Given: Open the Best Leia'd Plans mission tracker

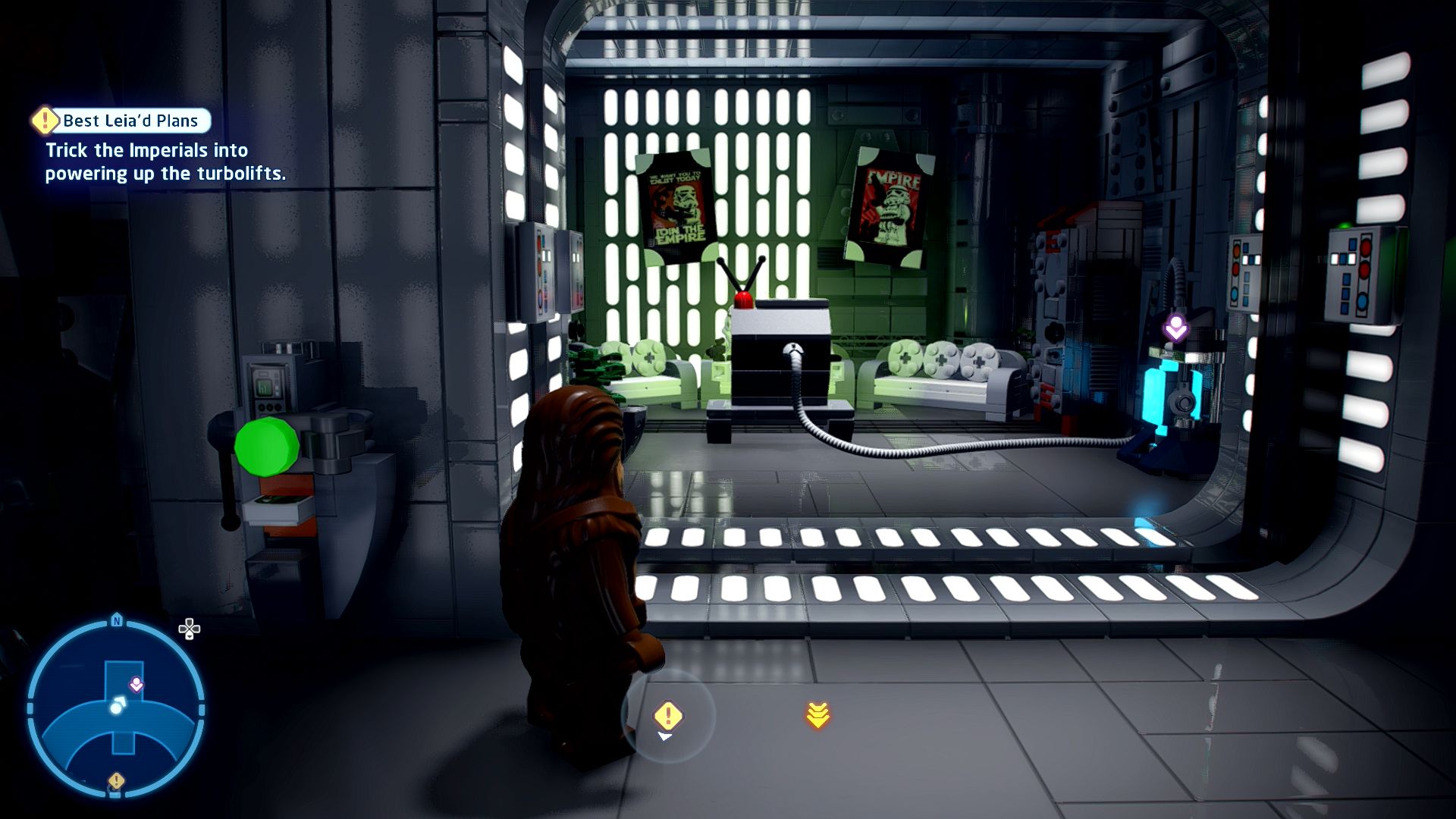Looking at the screenshot, I should coord(121,121).
